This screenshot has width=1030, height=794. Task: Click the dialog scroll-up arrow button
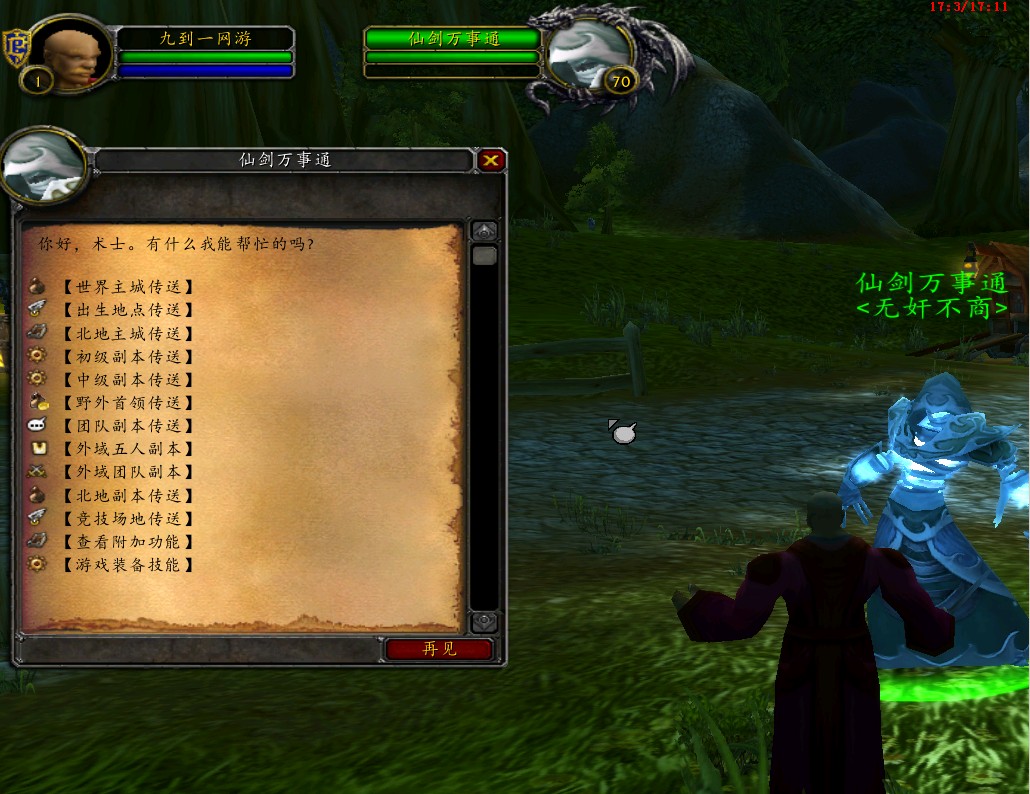(x=484, y=231)
